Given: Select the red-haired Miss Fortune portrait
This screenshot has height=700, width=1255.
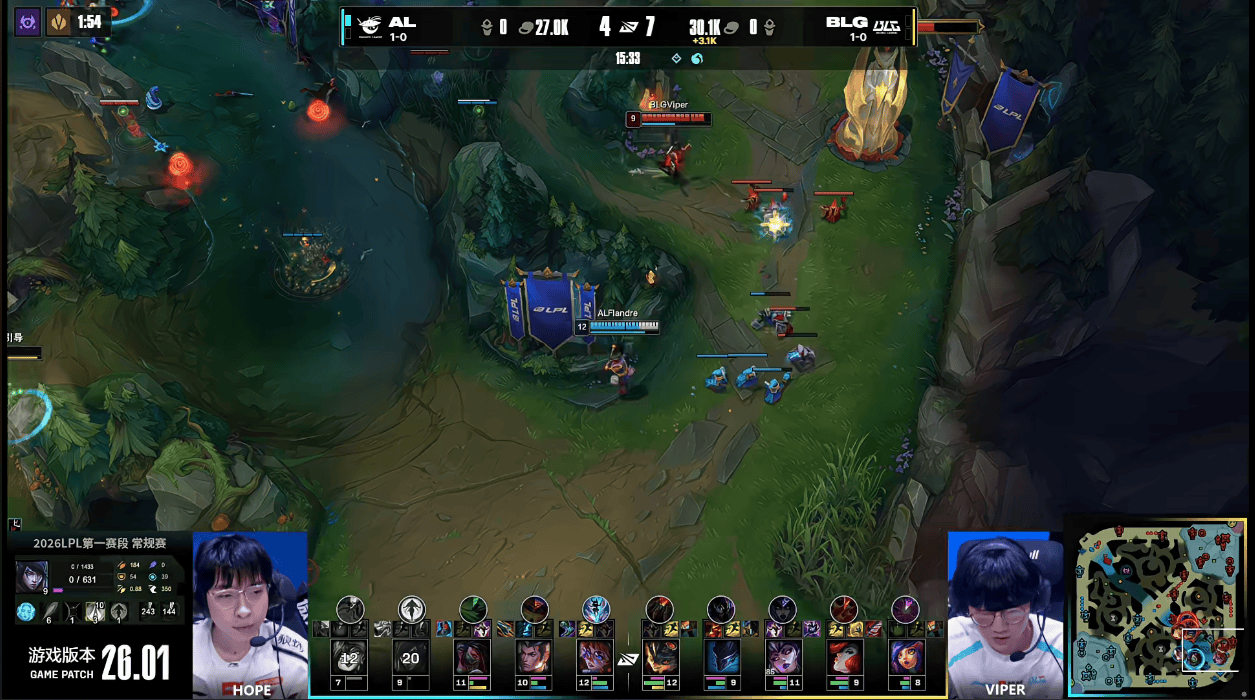Looking at the screenshot, I should coord(844,658).
